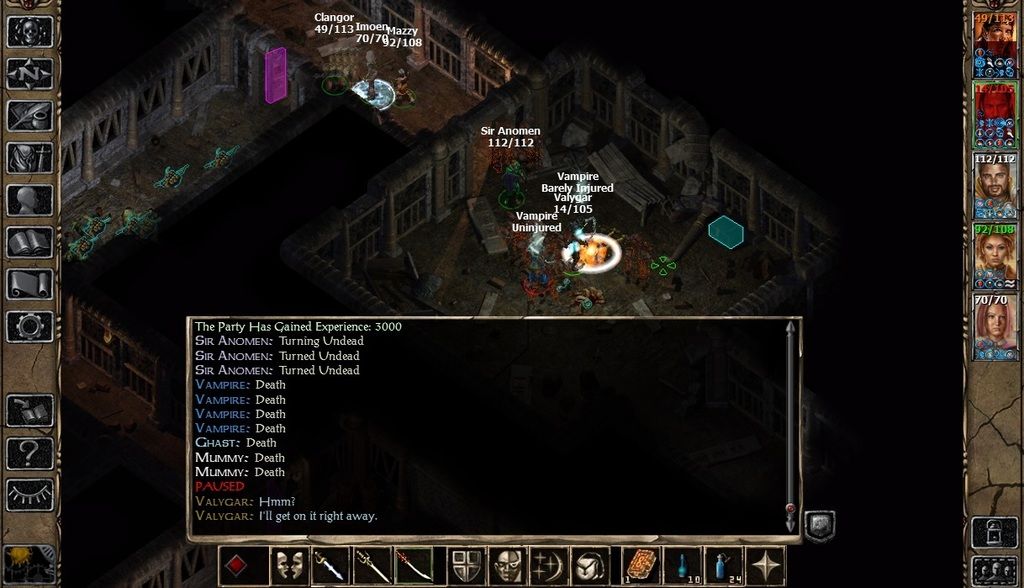
Task: Click the shield guard action button
Action: coord(465,566)
